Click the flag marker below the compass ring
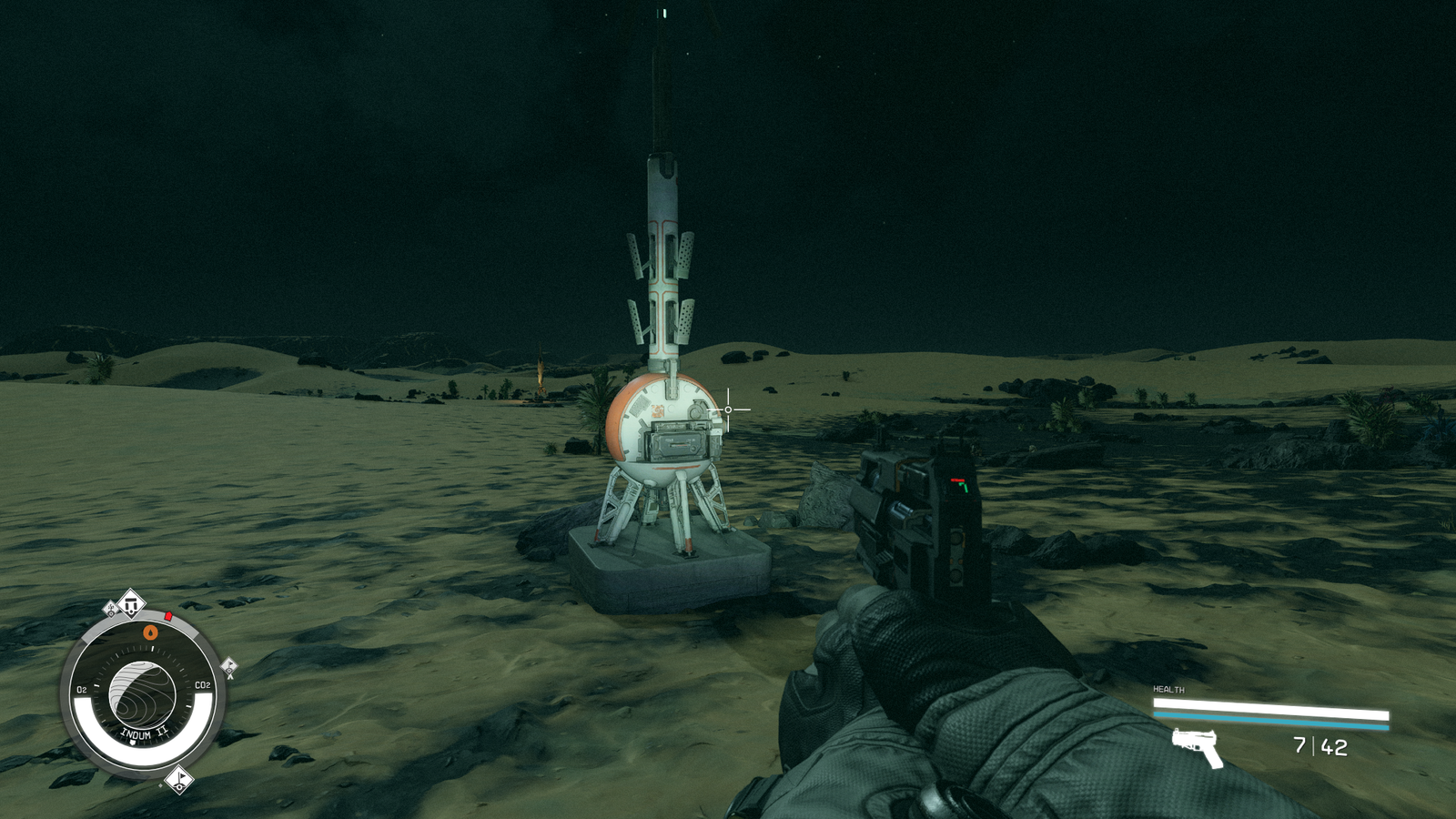Viewport: 1456px width, 819px height. [x=179, y=778]
